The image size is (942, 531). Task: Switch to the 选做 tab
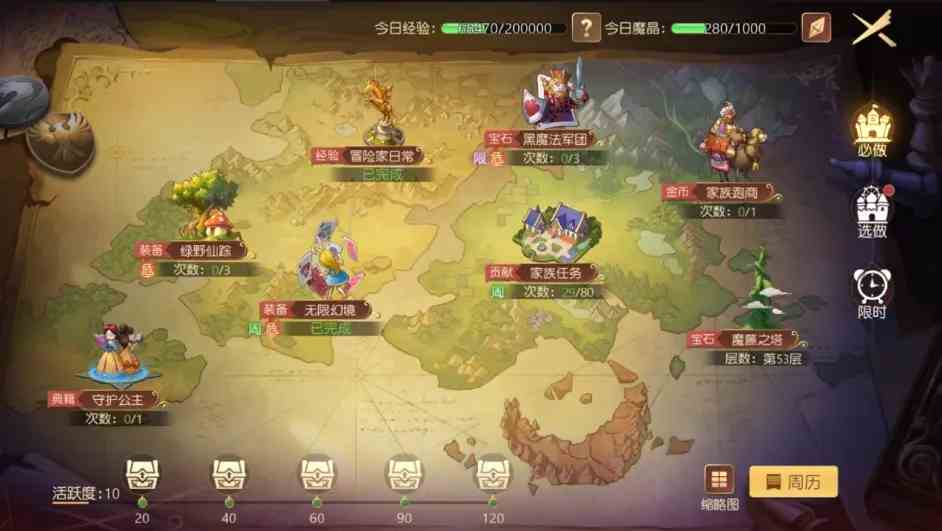pos(871,212)
